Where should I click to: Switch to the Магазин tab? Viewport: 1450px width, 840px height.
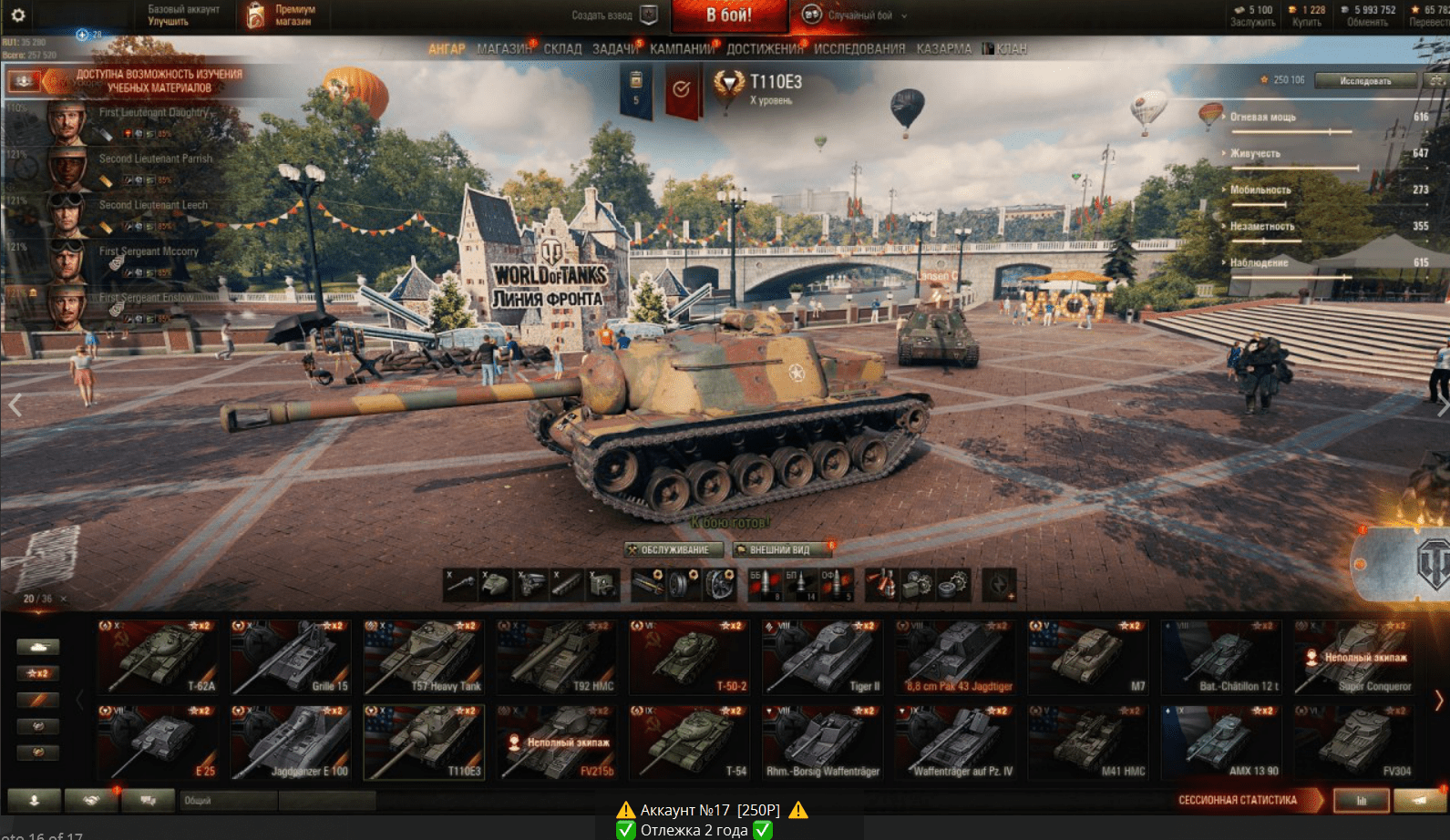(504, 49)
